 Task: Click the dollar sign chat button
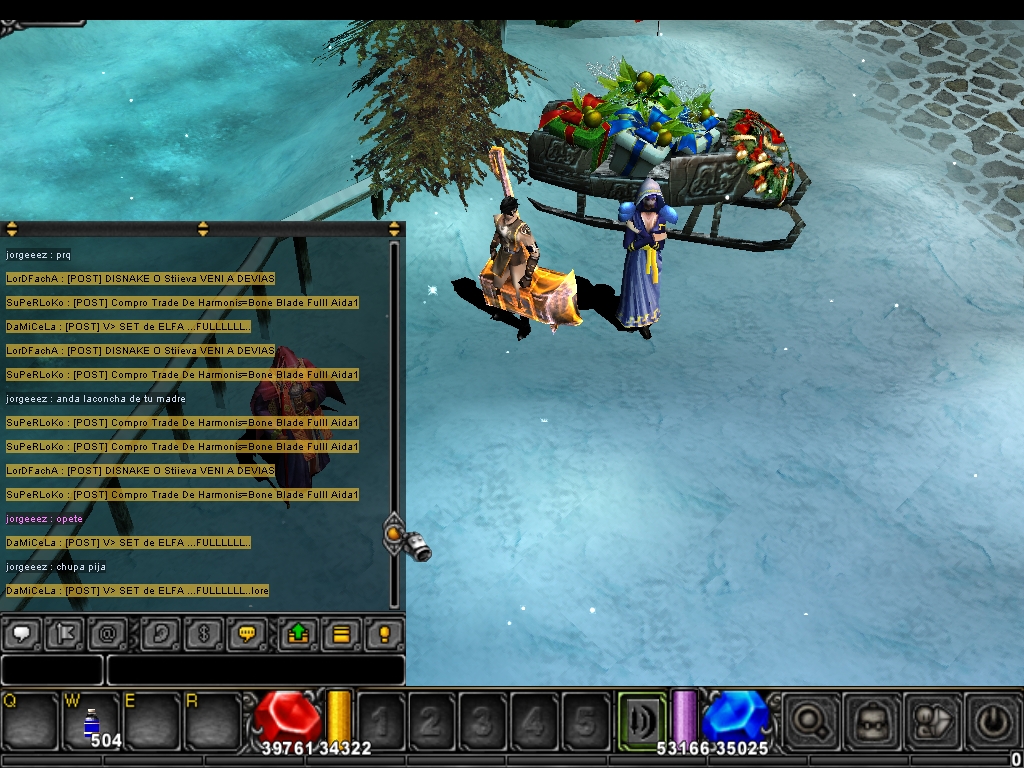202,634
